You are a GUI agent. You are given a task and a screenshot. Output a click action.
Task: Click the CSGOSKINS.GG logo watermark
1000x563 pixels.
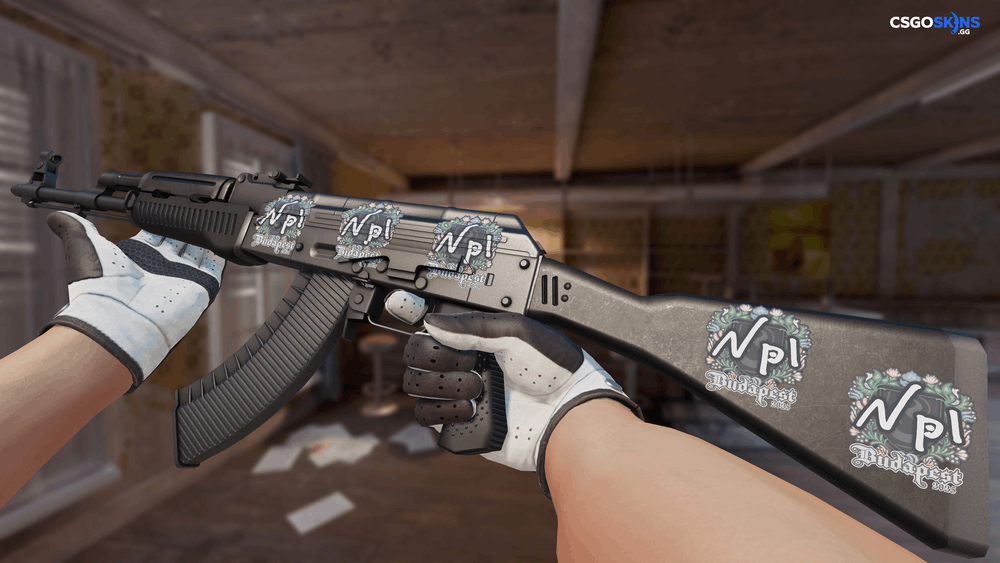pos(934,23)
